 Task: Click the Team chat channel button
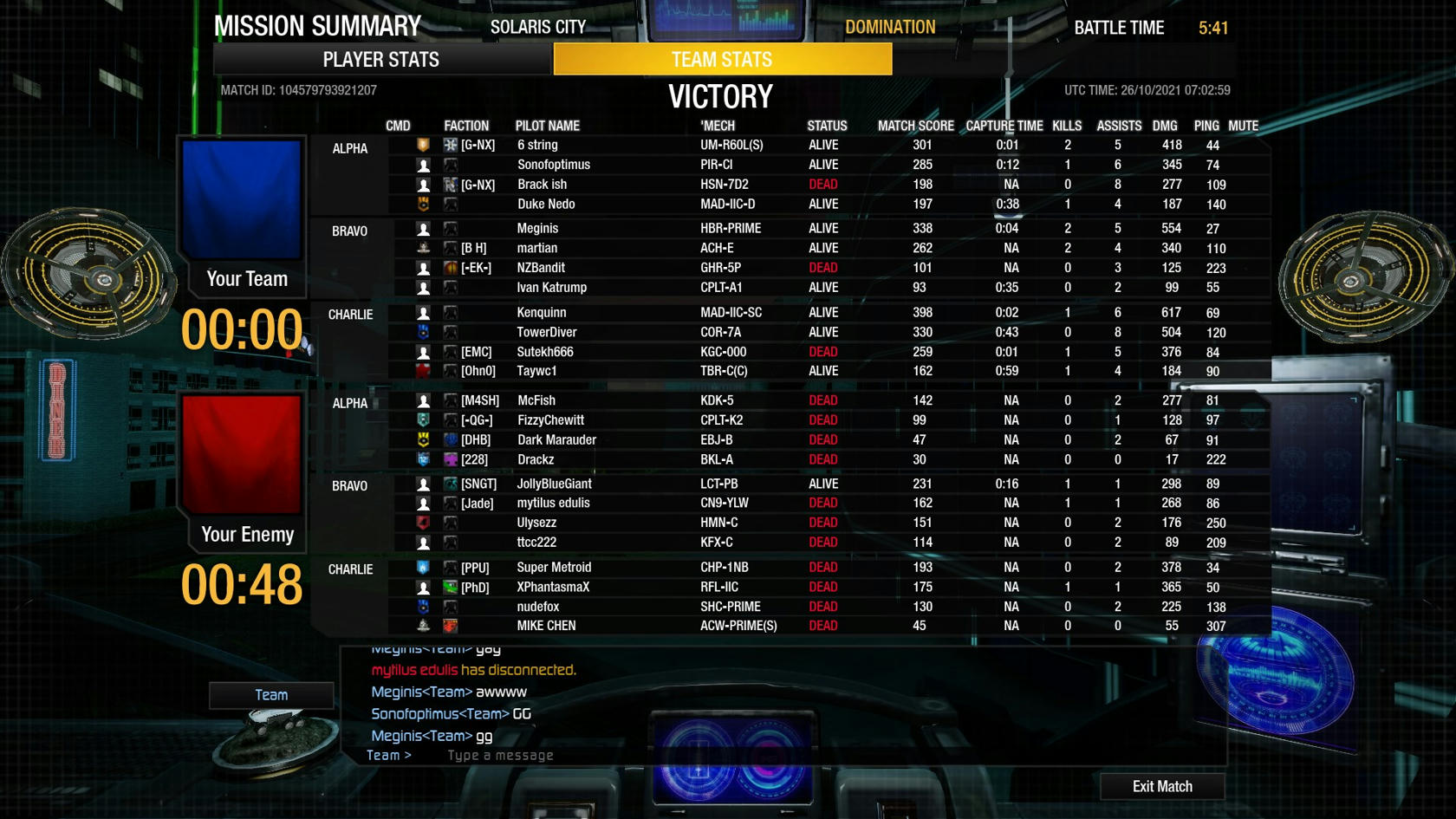[271, 695]
